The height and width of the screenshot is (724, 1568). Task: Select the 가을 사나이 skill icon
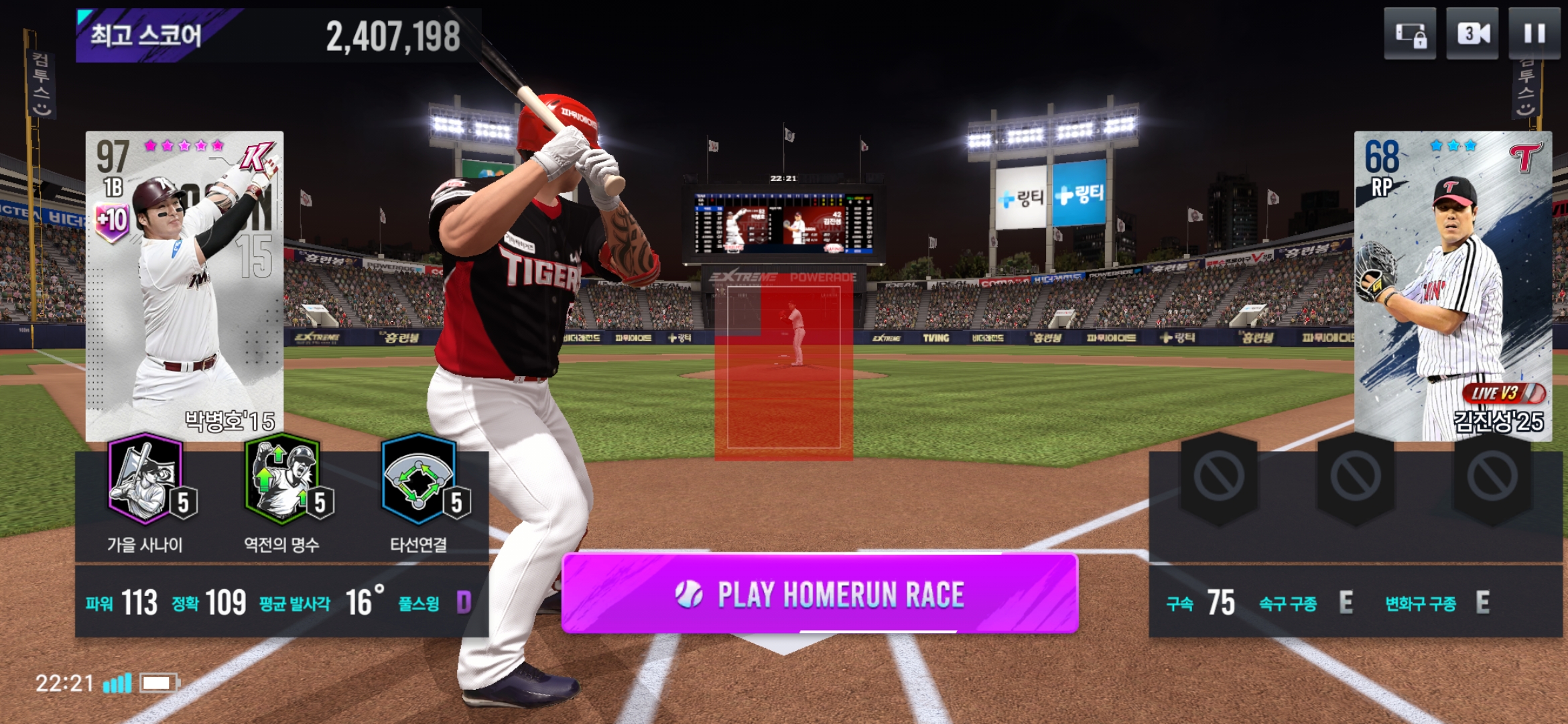(146, 480)
